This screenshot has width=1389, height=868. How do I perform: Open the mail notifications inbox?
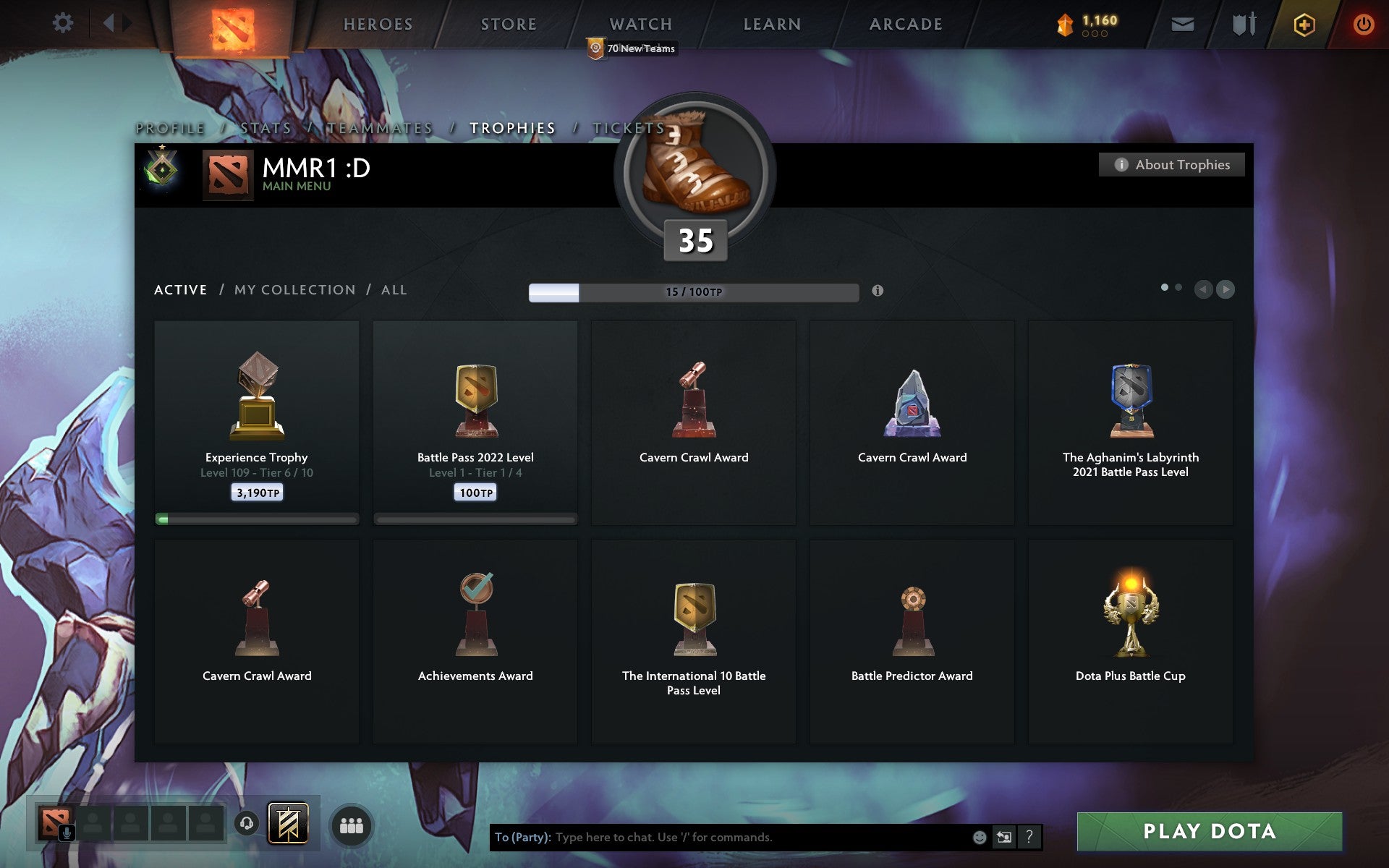tap(1182, 23)
